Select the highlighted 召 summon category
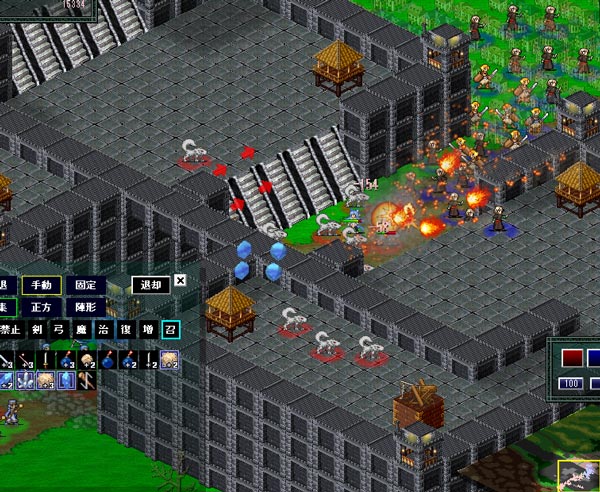This screenshot has height=492, width=600. coord(170,331)
